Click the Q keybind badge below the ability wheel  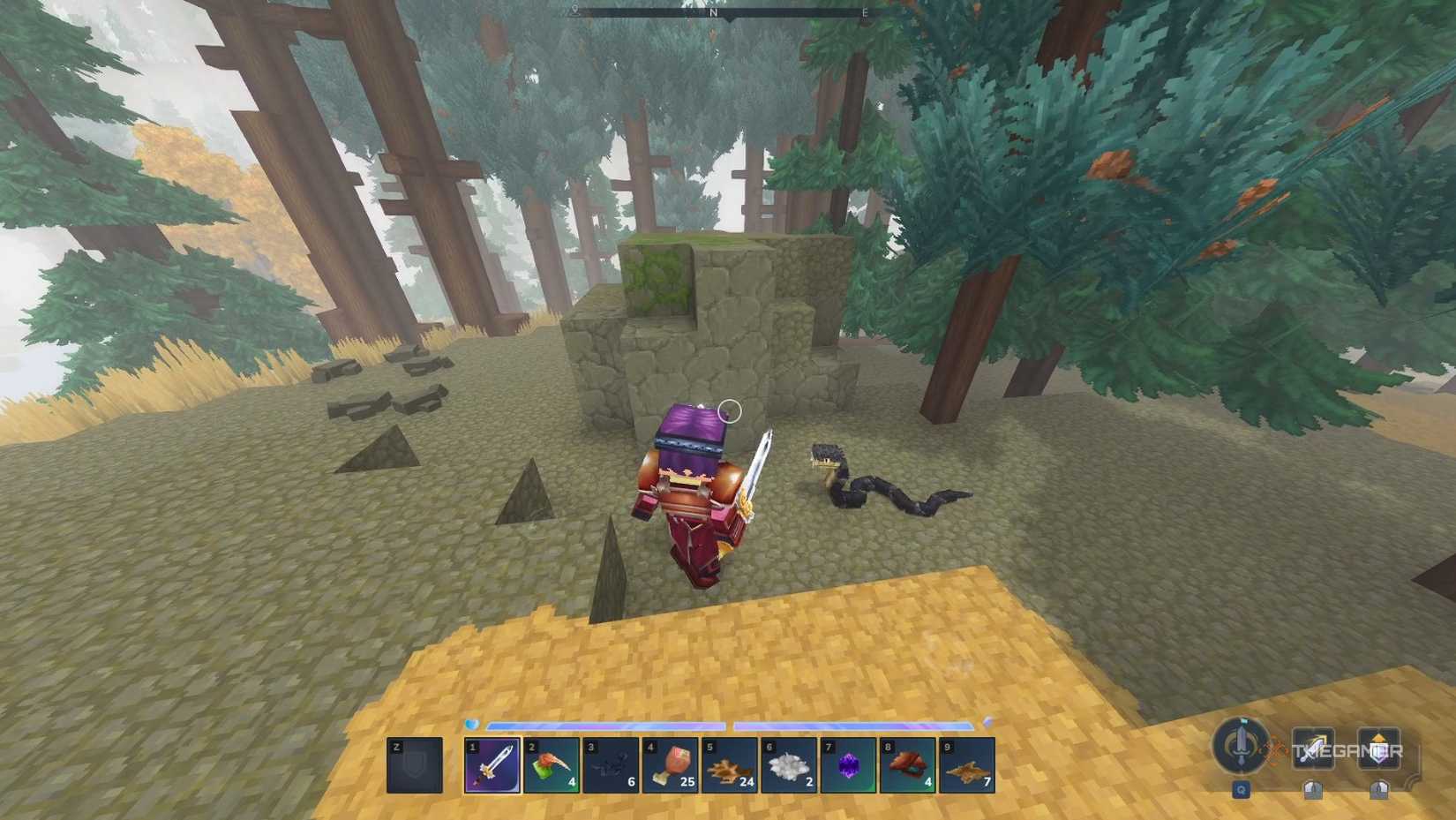[x=1241, y=789]
